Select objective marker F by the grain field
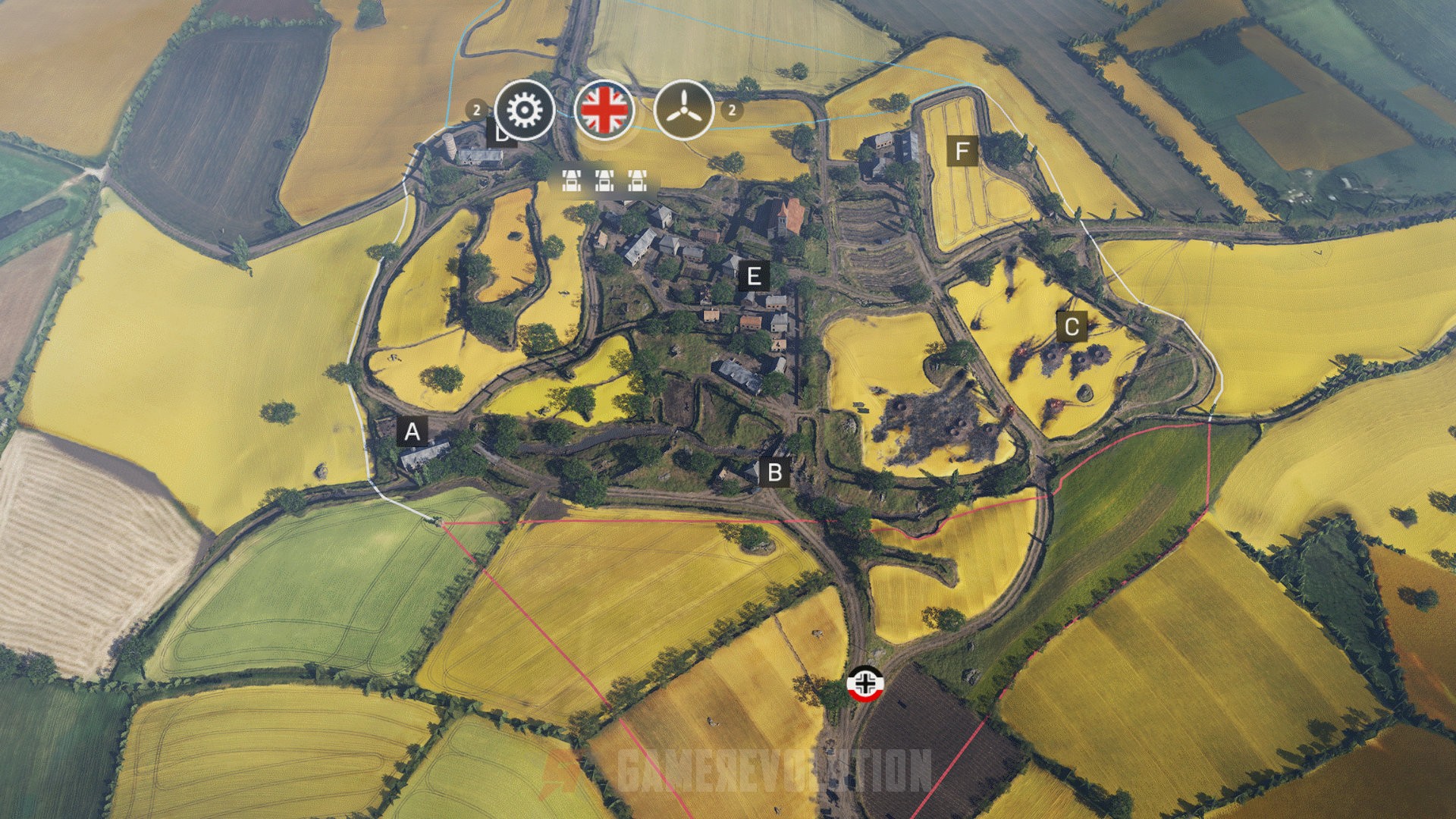 963,150
